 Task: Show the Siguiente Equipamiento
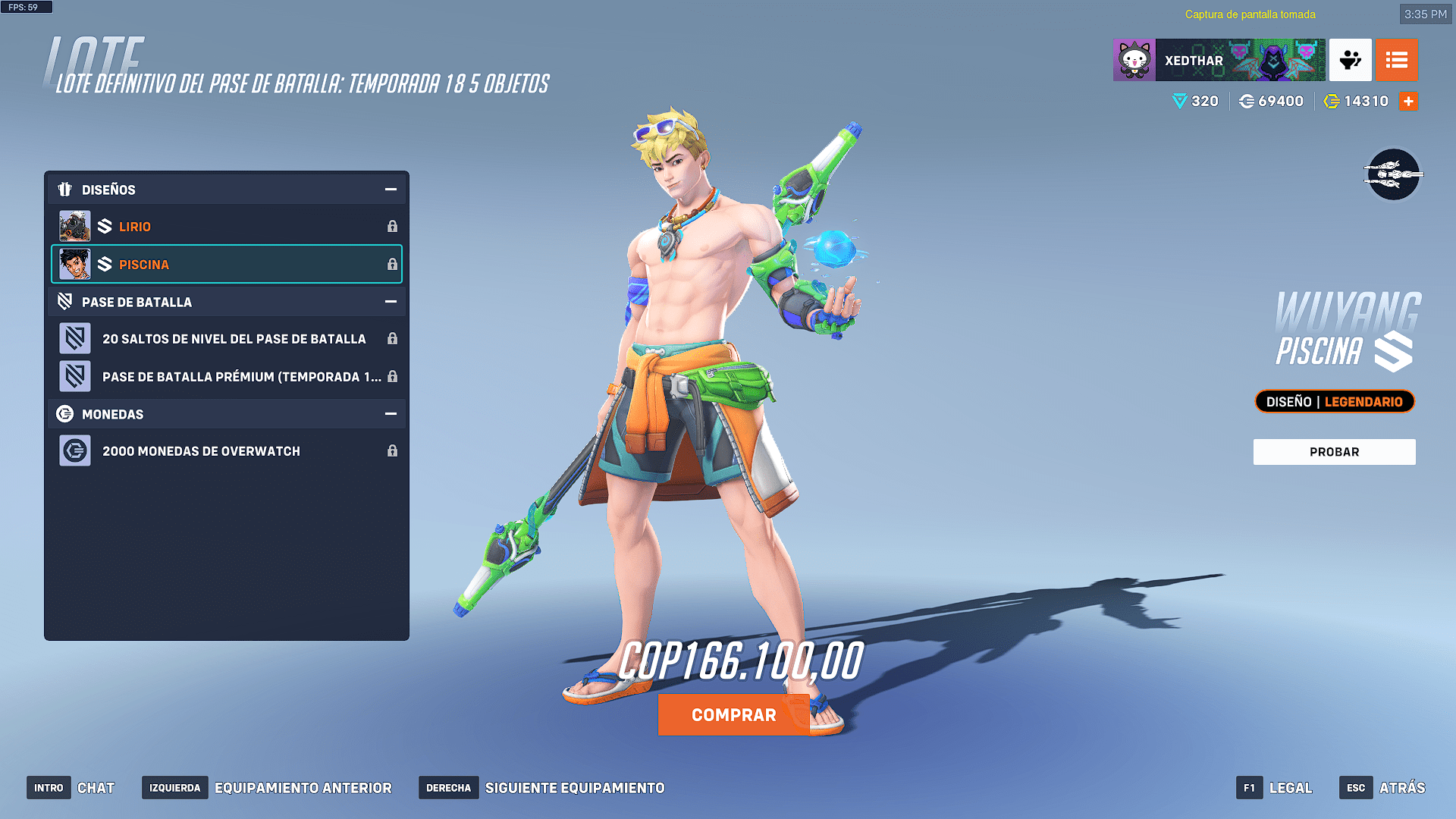(x=542, y=788)
